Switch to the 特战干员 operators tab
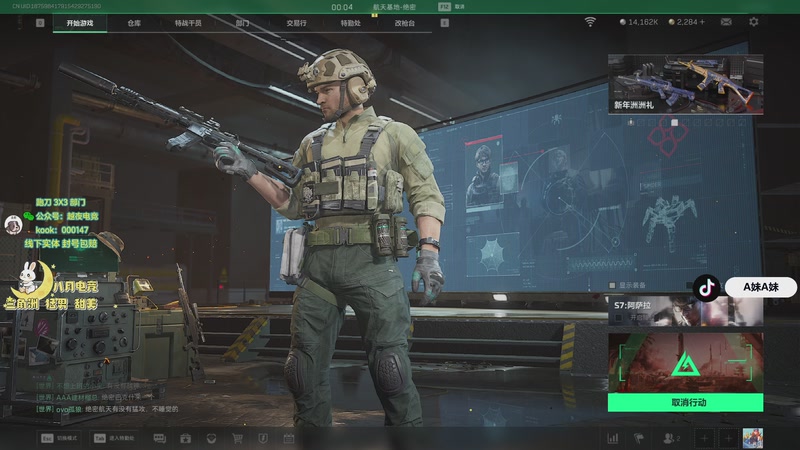 coord(187,22)
